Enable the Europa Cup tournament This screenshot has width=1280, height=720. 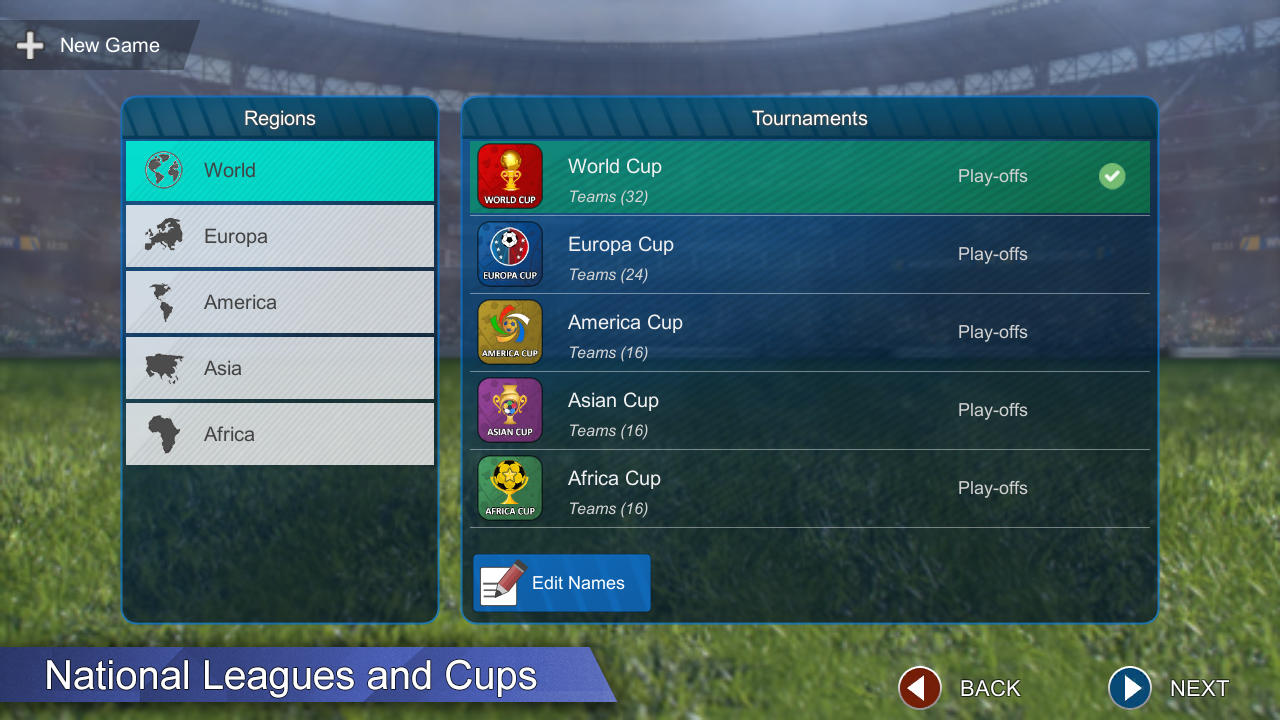[1111, 254]
